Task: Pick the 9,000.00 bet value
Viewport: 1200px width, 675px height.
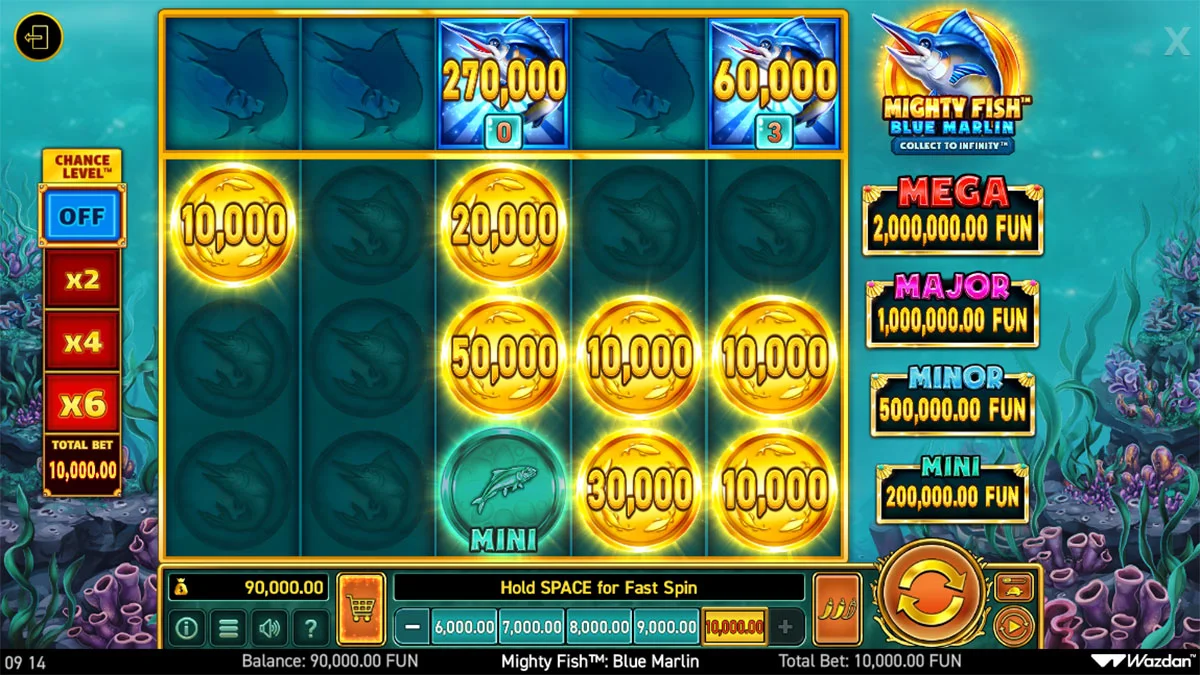Action: pos(666,628)
